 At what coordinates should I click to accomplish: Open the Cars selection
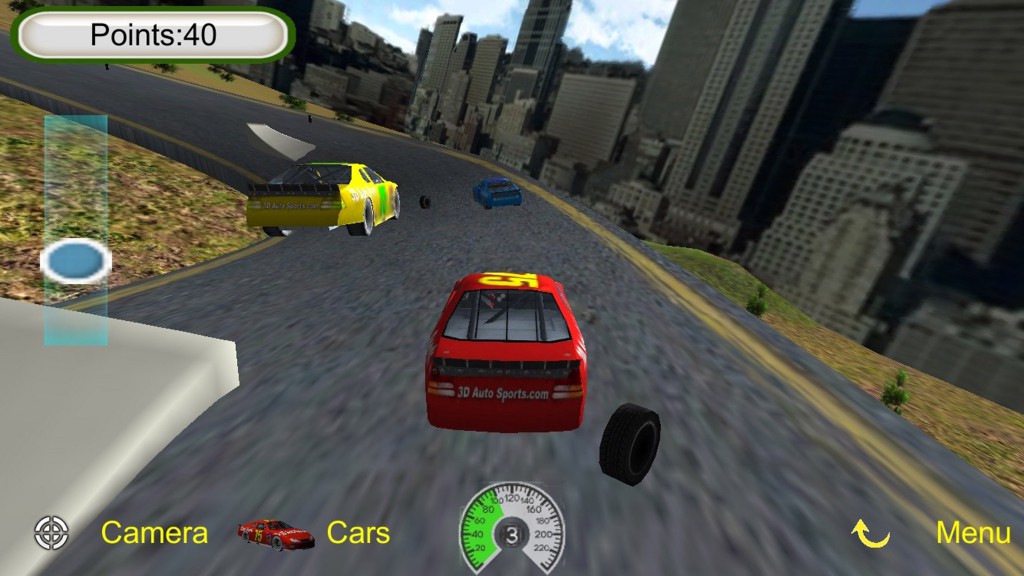(x=358, y=533)
